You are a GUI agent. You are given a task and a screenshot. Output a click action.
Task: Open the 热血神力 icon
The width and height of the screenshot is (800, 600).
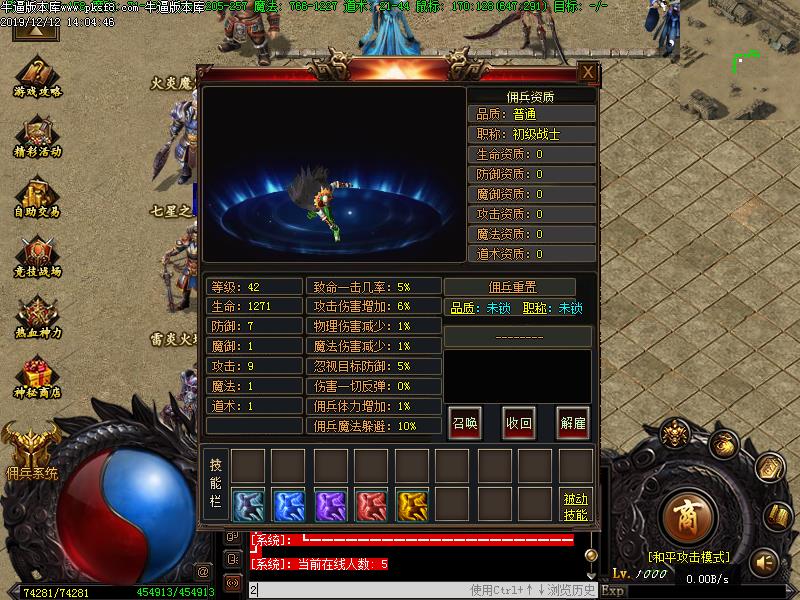[38, 317]
